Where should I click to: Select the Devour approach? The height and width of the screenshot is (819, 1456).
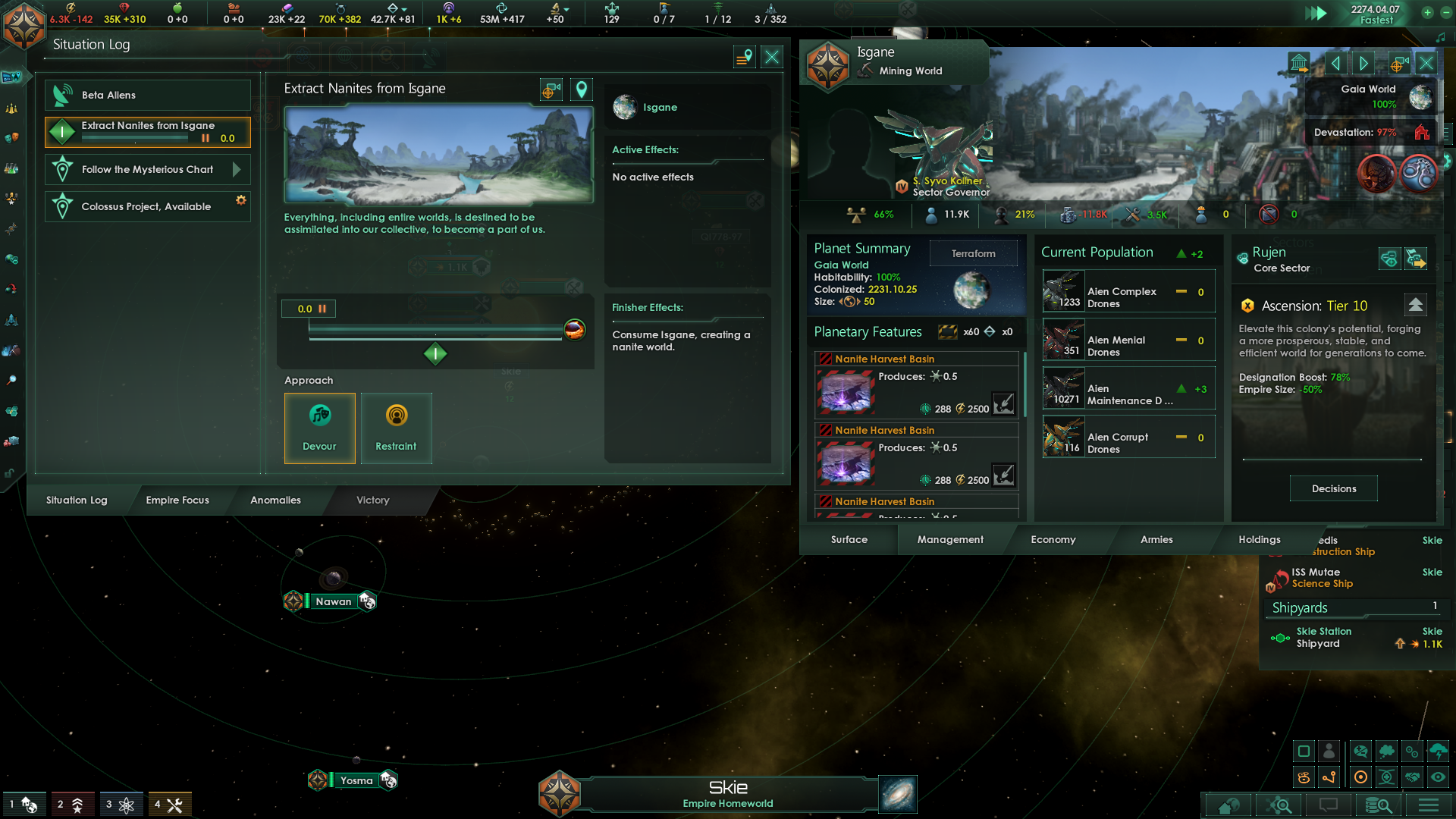(319, 428)
